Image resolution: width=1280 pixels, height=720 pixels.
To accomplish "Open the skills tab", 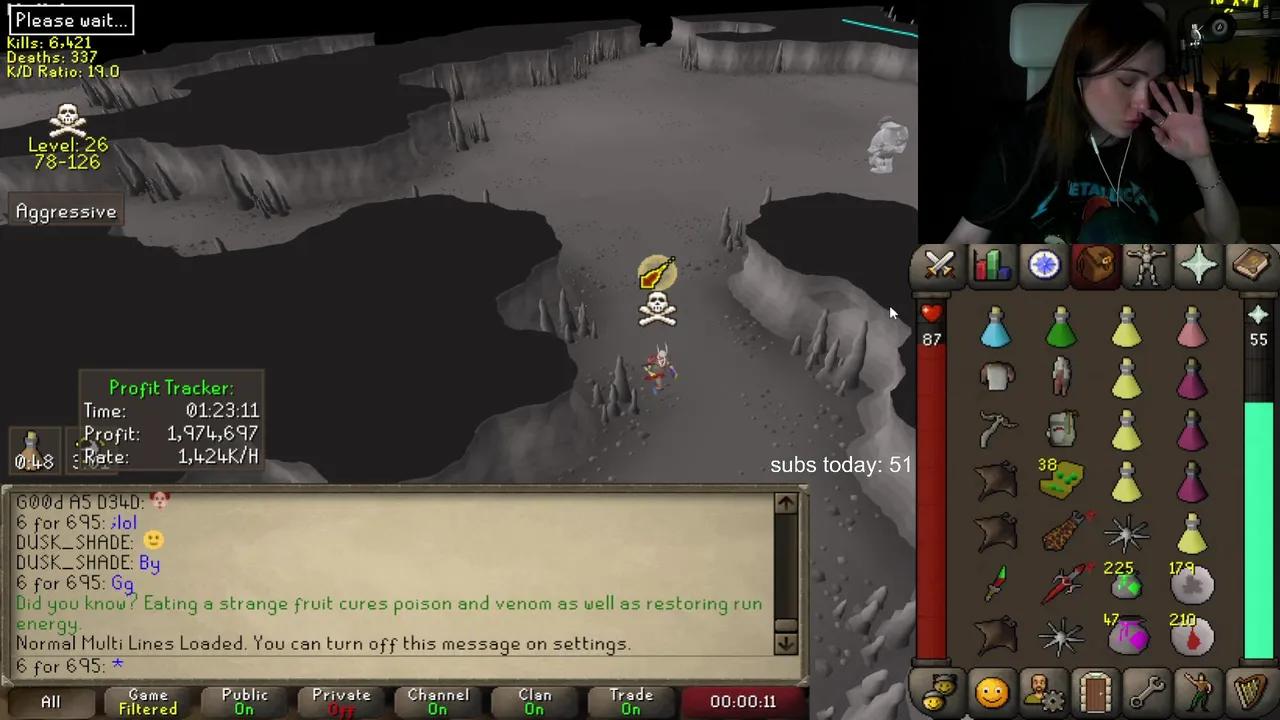I will pyautogui.click(x=992, y=264).
